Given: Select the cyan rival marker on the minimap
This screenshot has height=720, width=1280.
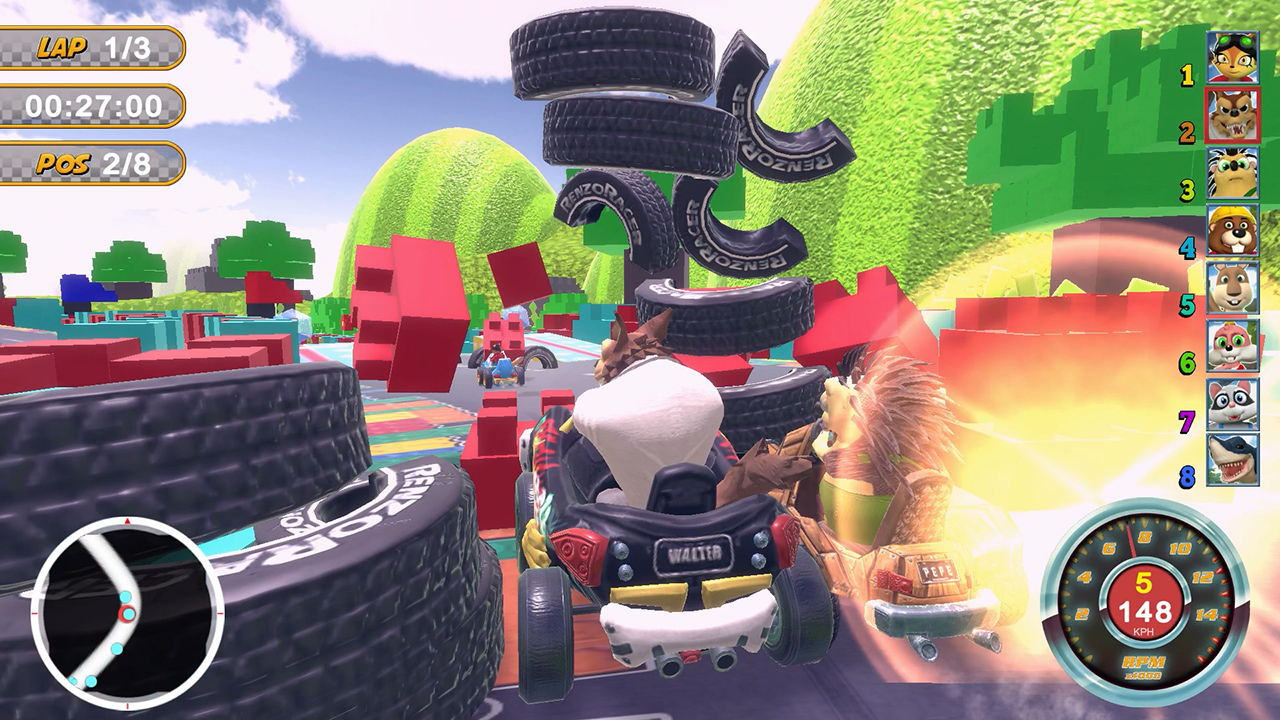Looking at the screenshot, I should [125, 596].
